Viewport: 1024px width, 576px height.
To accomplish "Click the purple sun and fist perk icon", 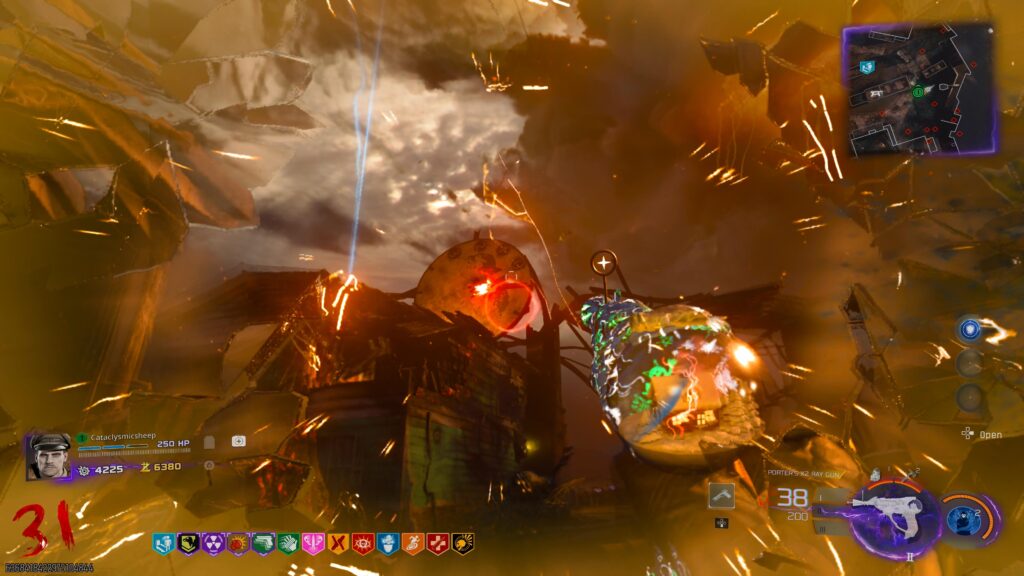I will pyautogui.click(x=237, y=543).
